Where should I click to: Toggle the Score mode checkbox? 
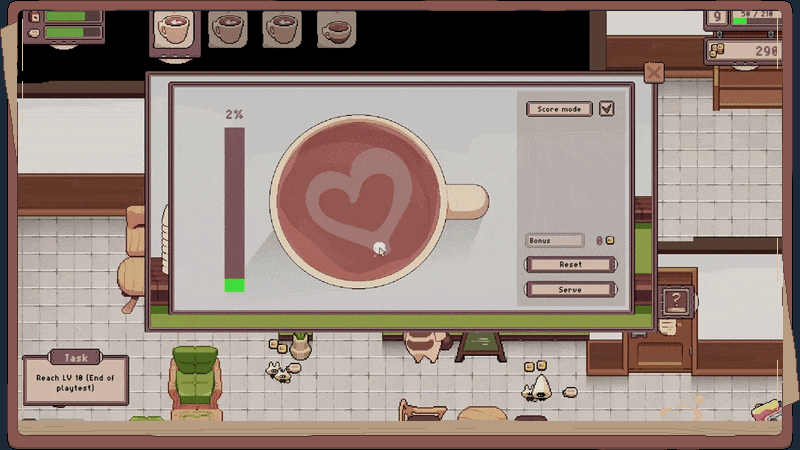[606, 109]
